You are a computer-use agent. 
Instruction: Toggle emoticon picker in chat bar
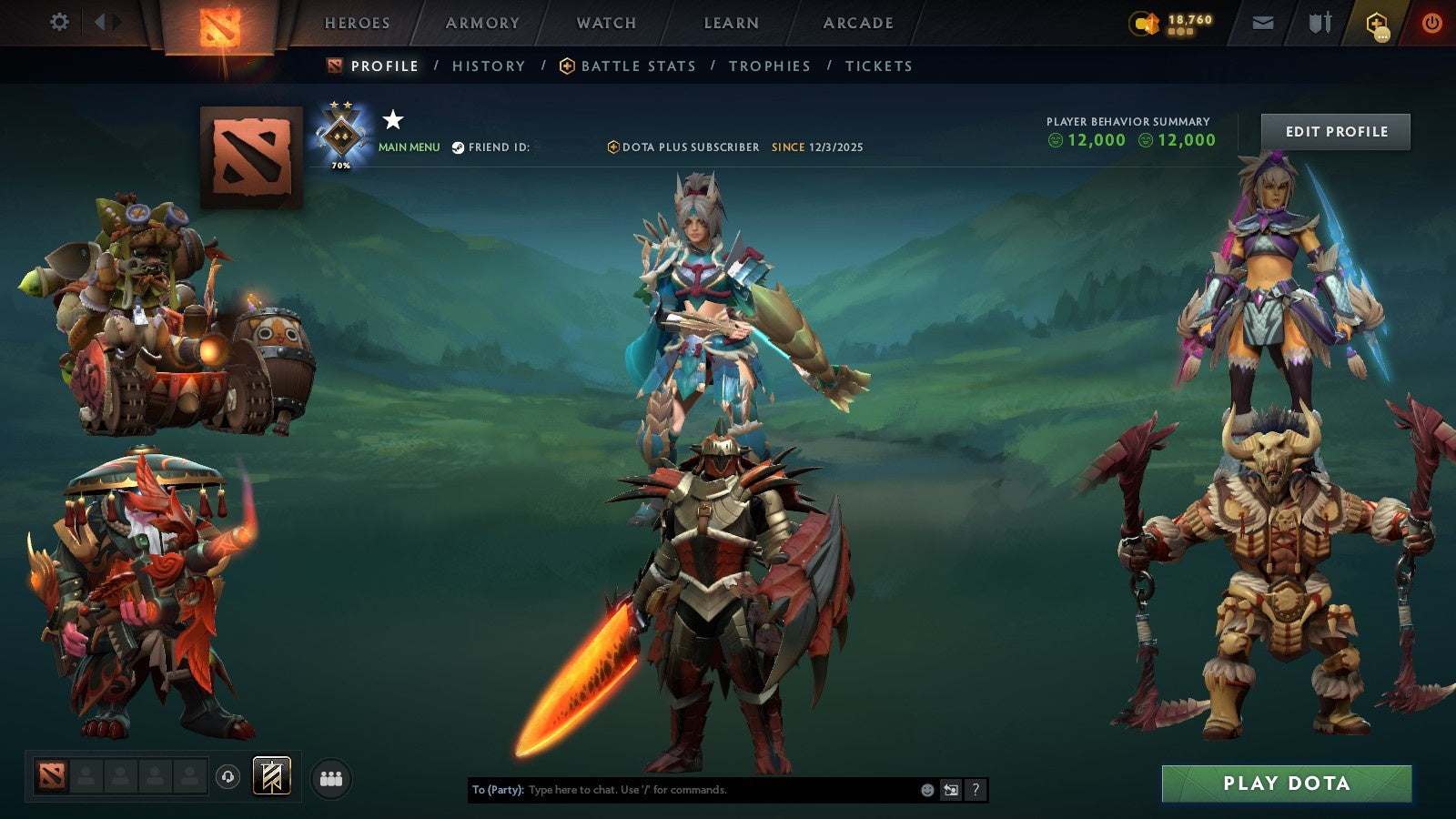click(926, 790)
